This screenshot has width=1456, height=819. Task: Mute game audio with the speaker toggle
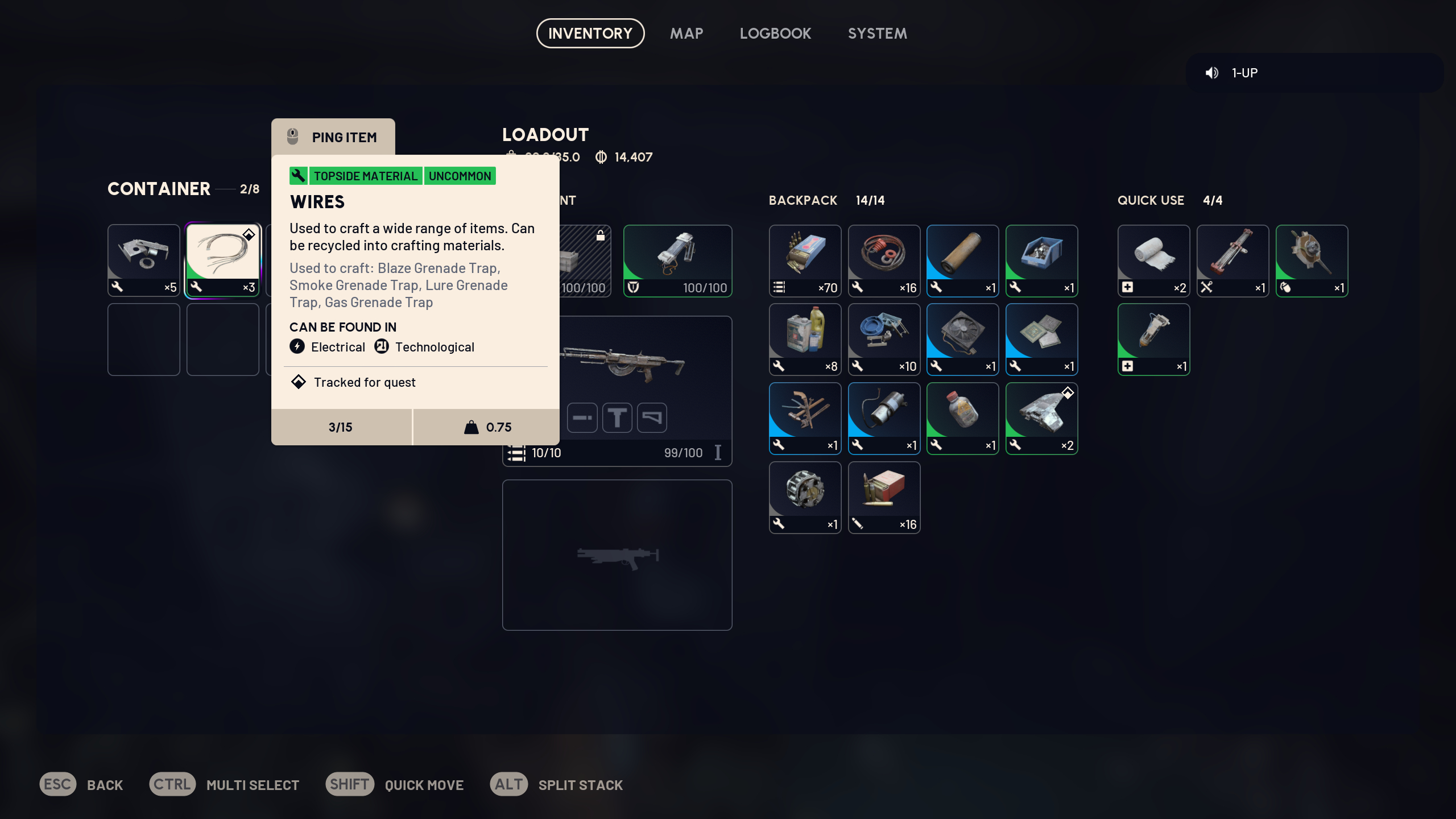tap(1212, 72)
